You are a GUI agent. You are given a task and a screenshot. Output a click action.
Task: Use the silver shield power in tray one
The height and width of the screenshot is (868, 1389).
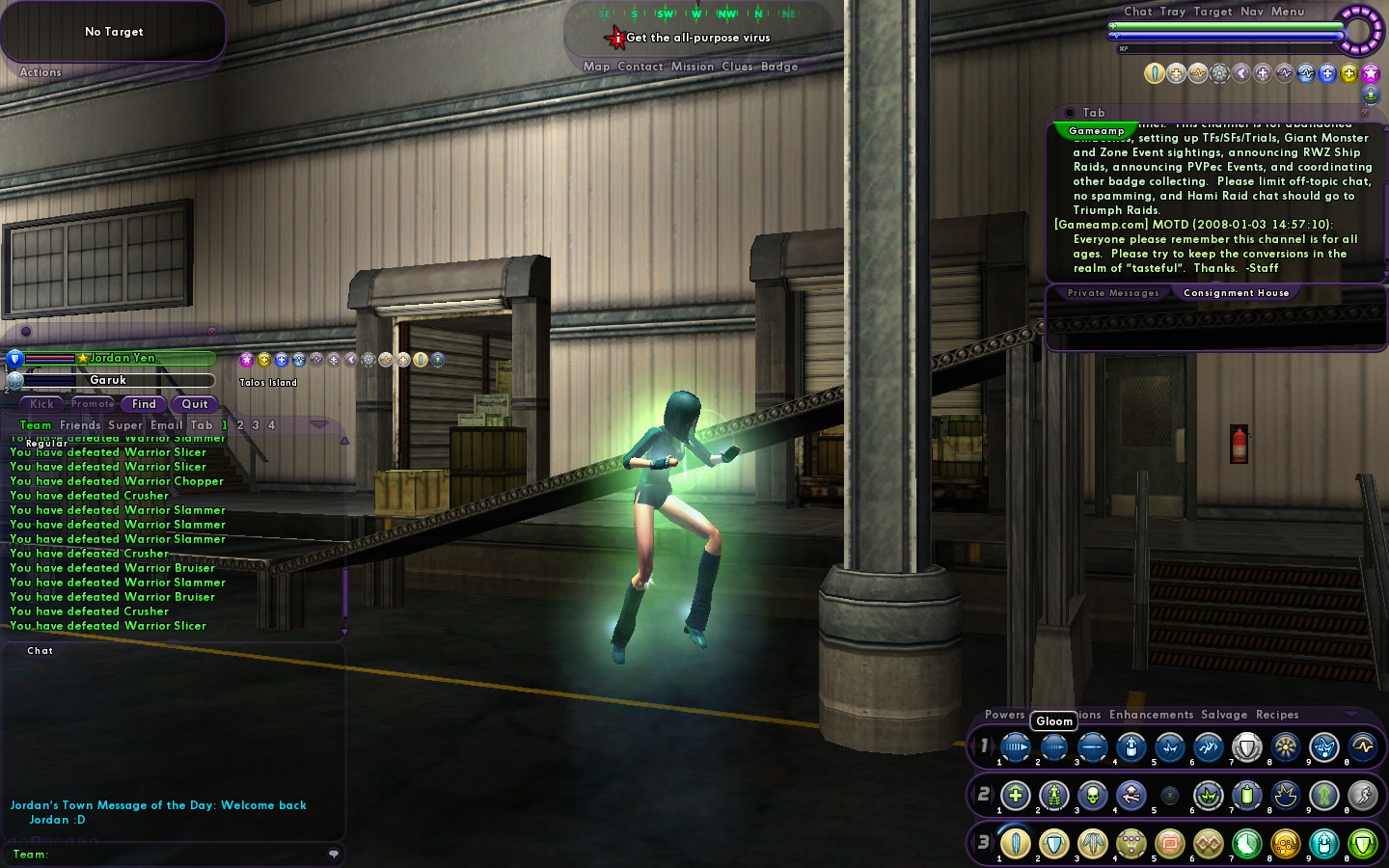click(1246, 747)
